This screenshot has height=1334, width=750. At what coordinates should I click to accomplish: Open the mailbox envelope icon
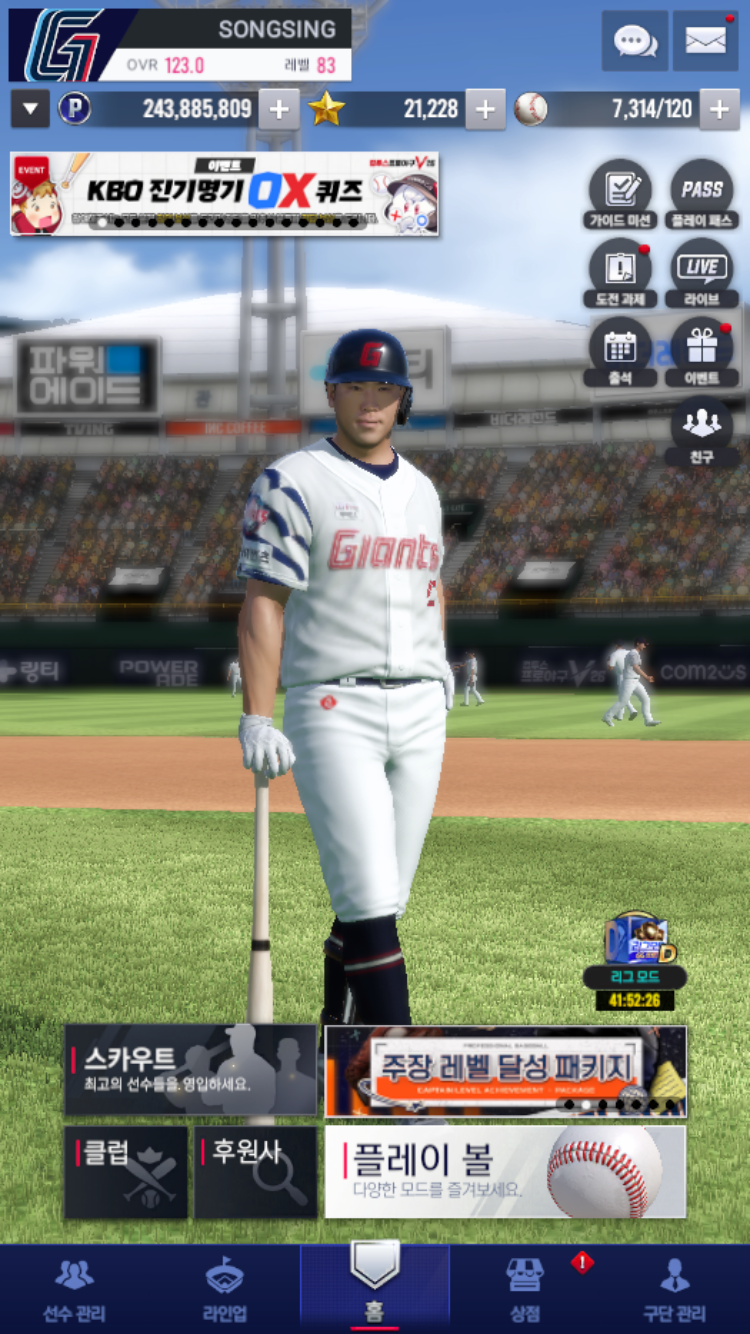point(705,41)
